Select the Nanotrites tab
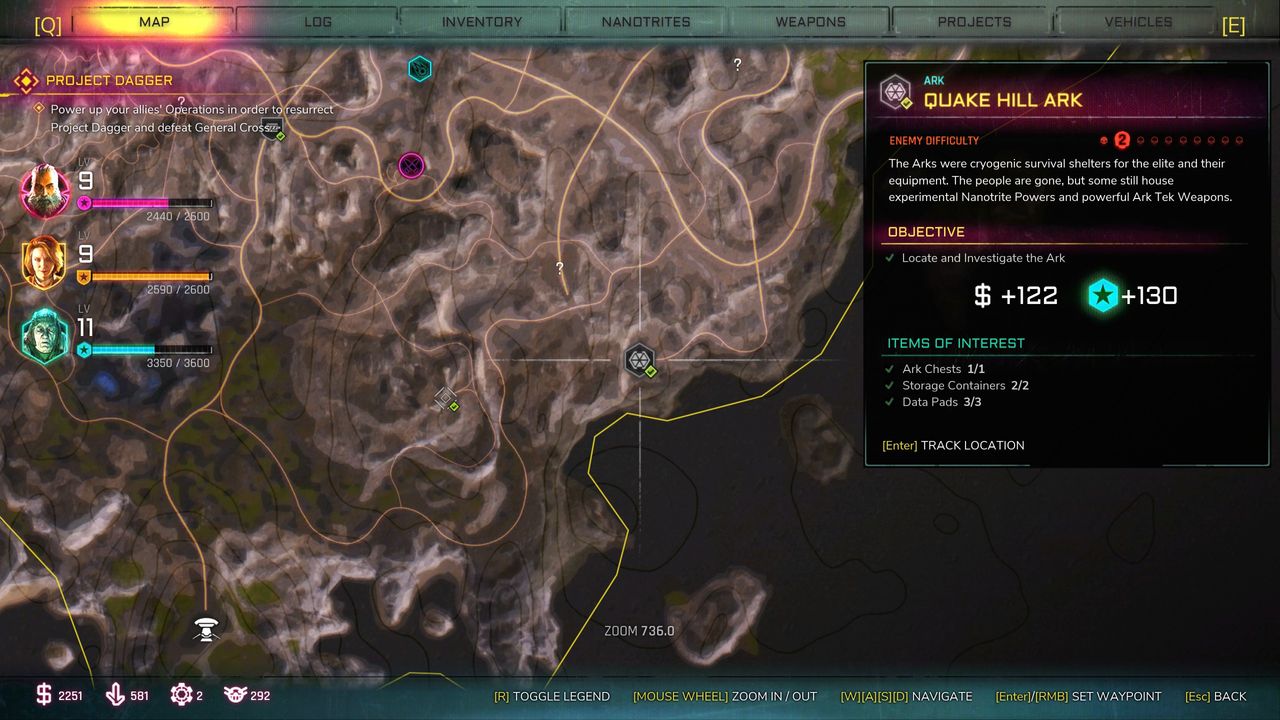The height and width of the screenshot is (720, 1280). click(x=646, y=21)
